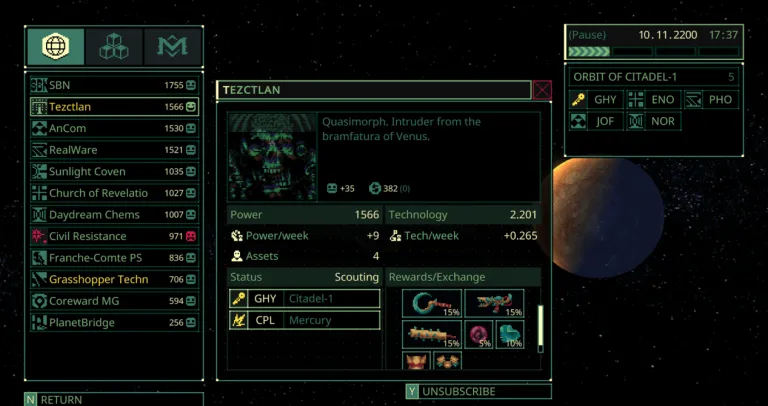Unsubscribe from the Tezctlan faction
Viewport: 768px width, 406px height.
click(478, 392)
